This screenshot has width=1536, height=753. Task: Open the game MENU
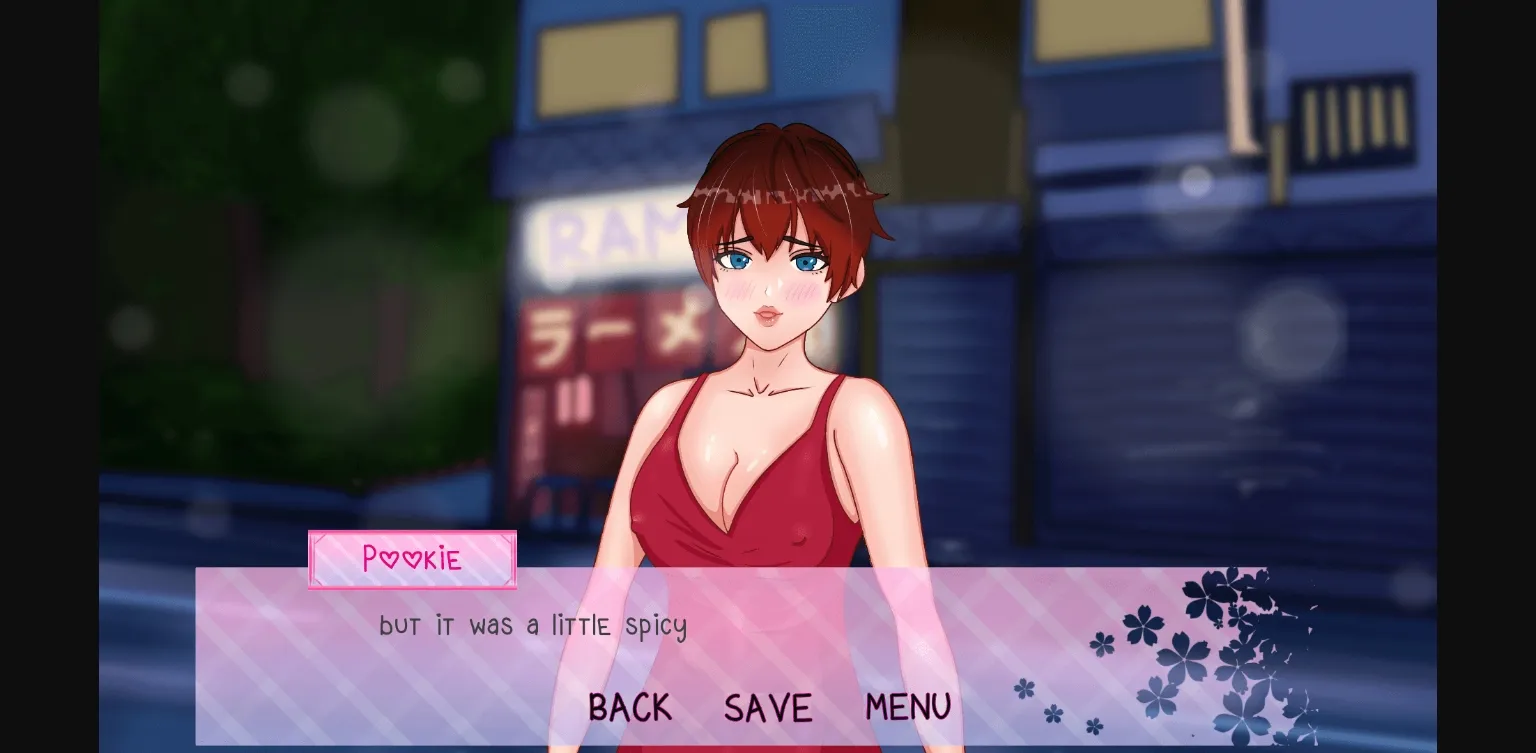[908, 707]
